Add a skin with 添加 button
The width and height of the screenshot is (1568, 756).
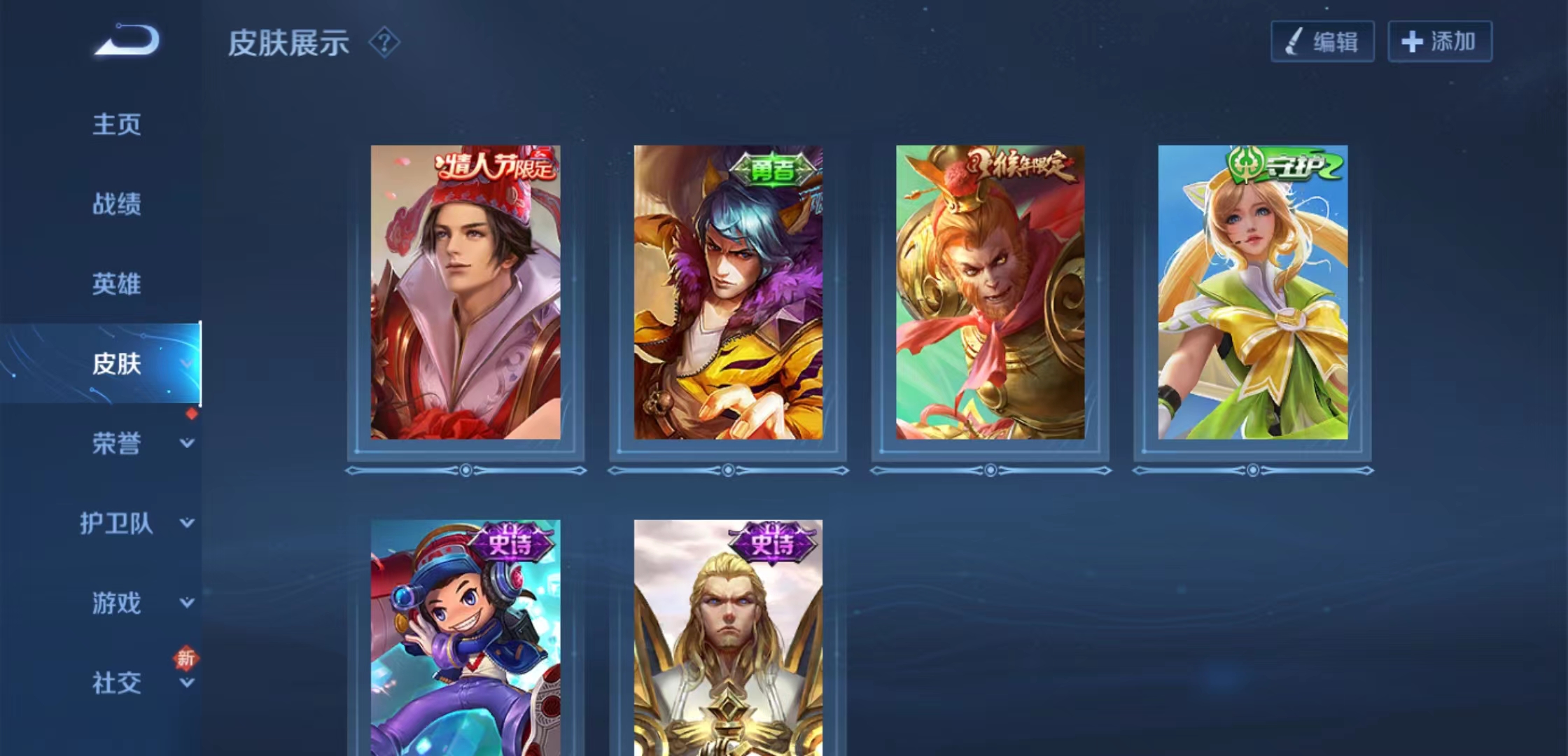(x=1440, y=42)
